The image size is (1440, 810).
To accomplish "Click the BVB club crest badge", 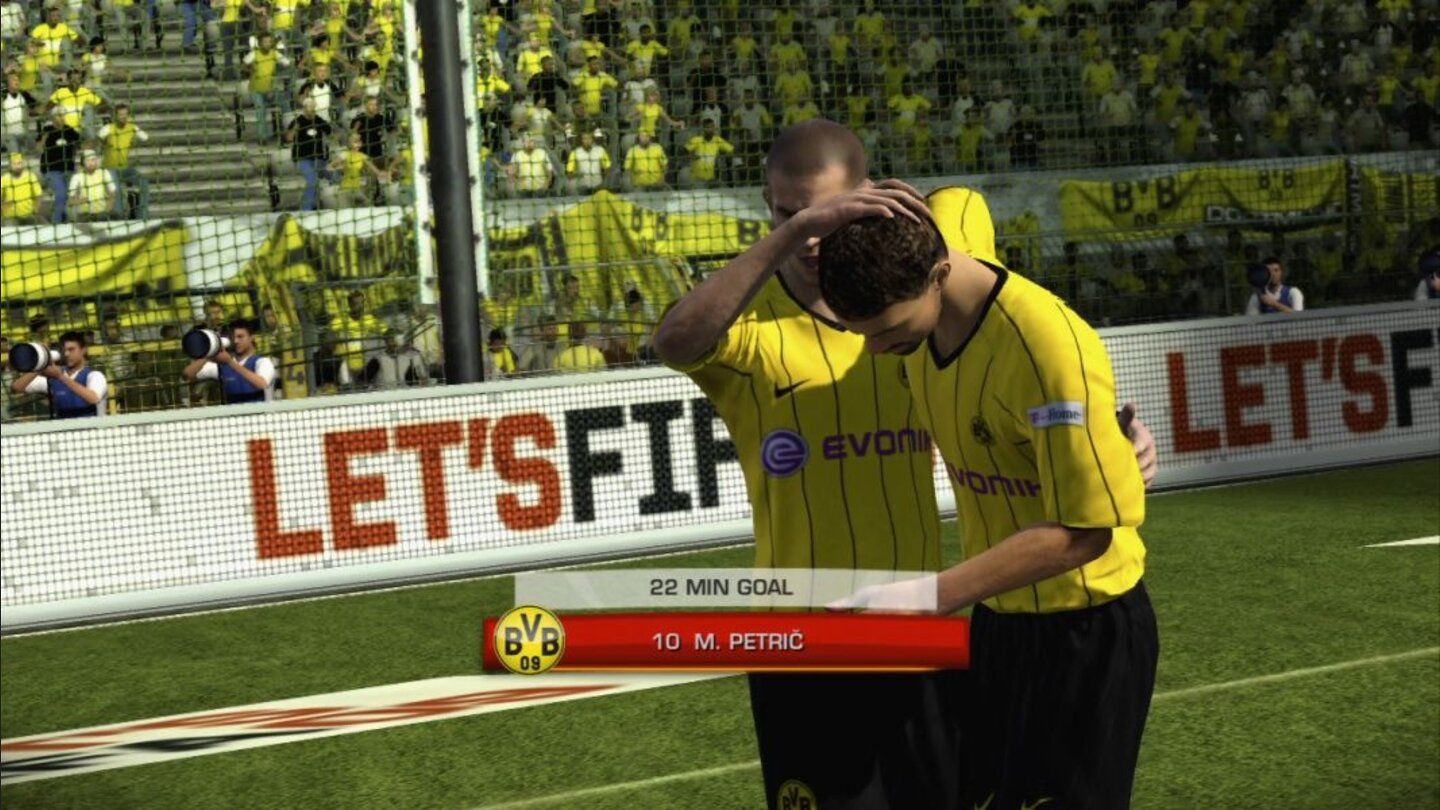I will 532,640.
